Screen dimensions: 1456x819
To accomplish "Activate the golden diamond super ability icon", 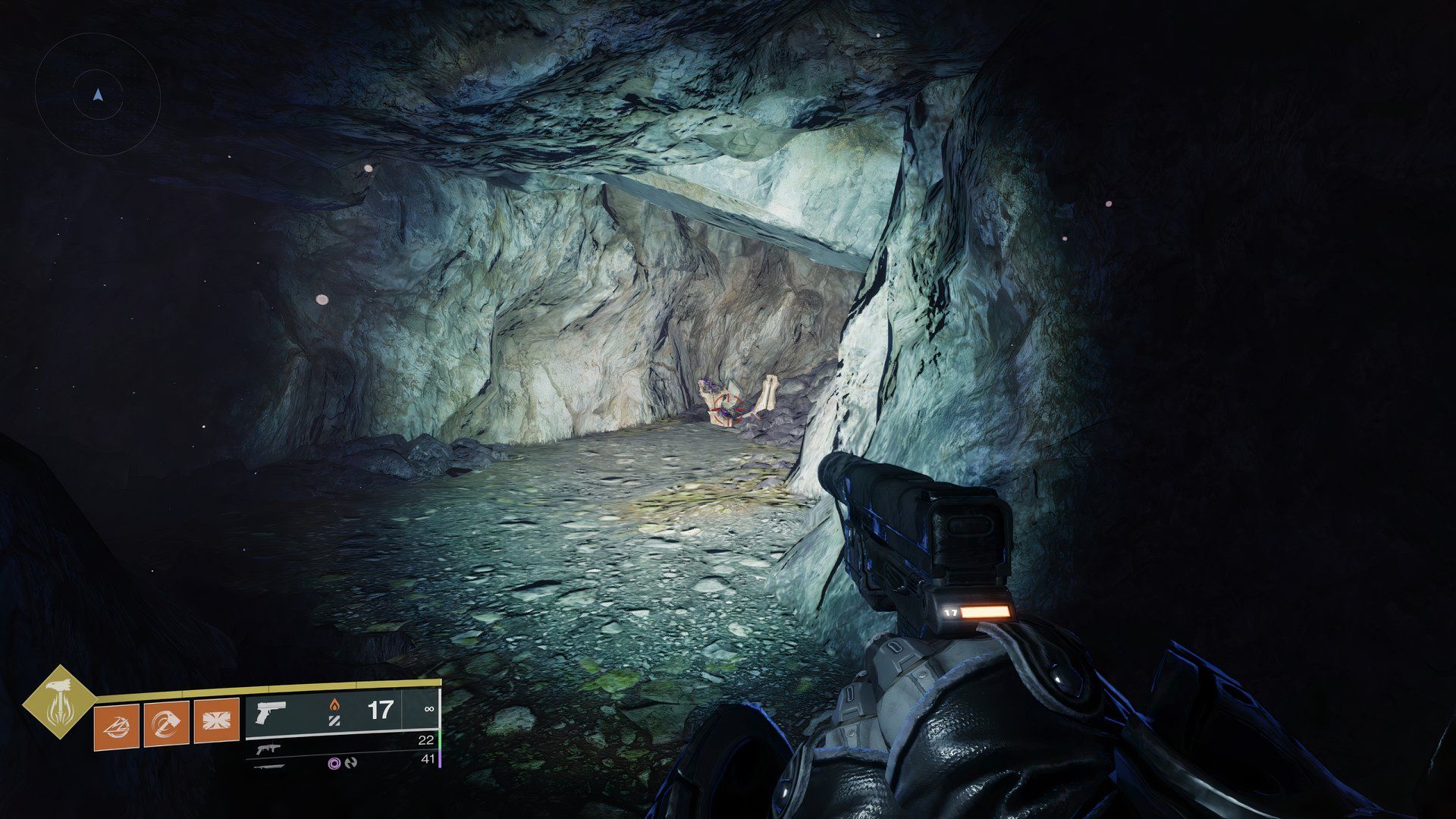I will pyautogui.click(x=59, y=702).
